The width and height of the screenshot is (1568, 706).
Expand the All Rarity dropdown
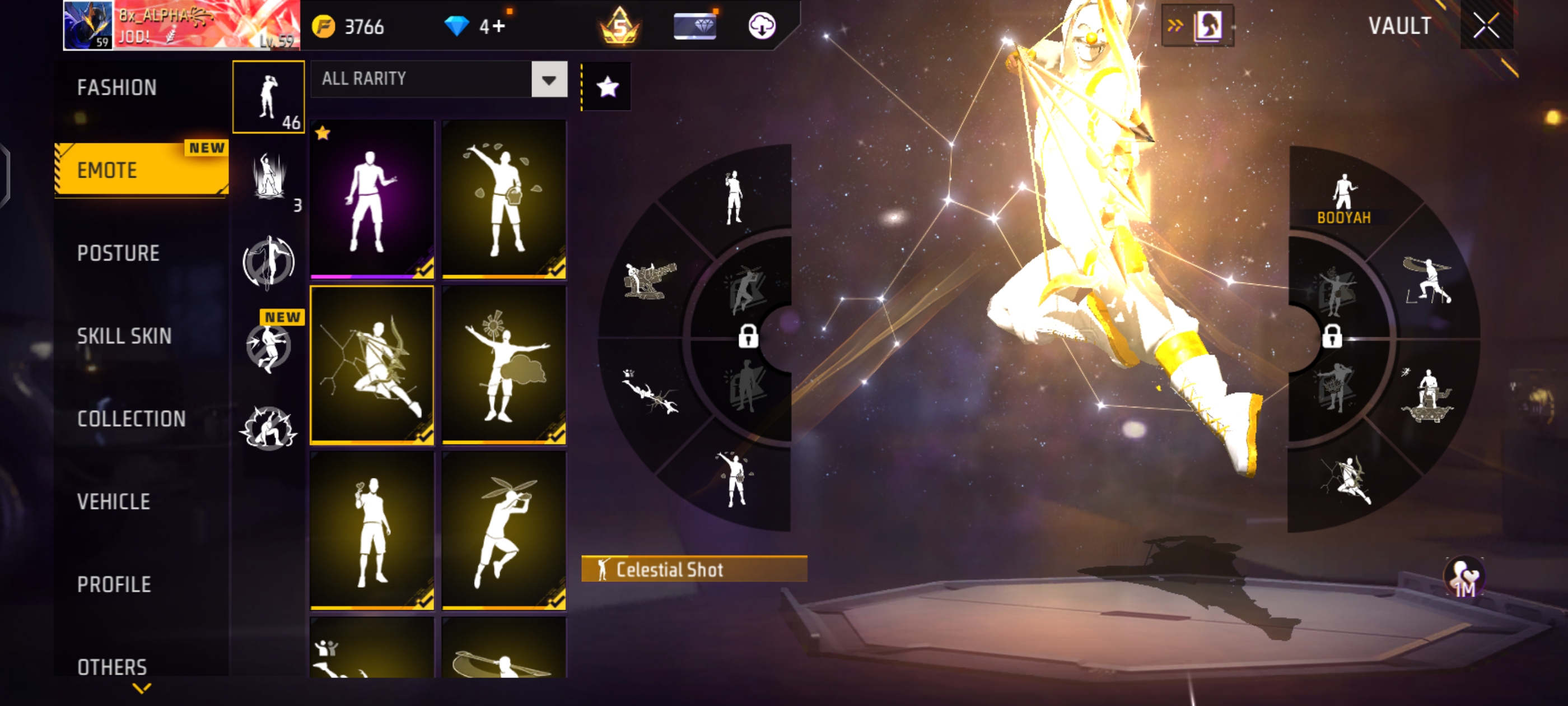click(548, 79)
